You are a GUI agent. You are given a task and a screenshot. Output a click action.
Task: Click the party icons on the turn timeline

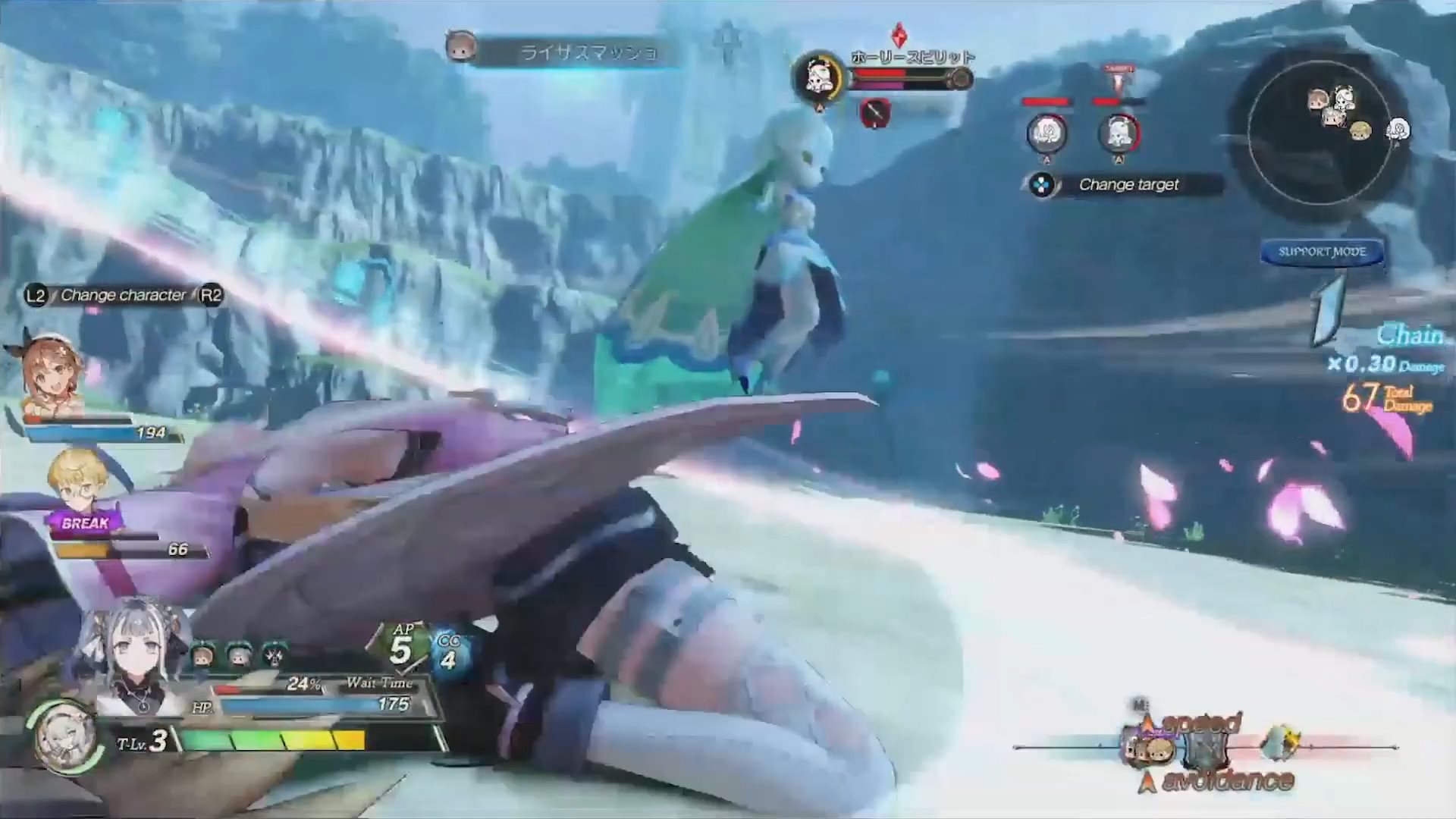[x=1151, y=748]
